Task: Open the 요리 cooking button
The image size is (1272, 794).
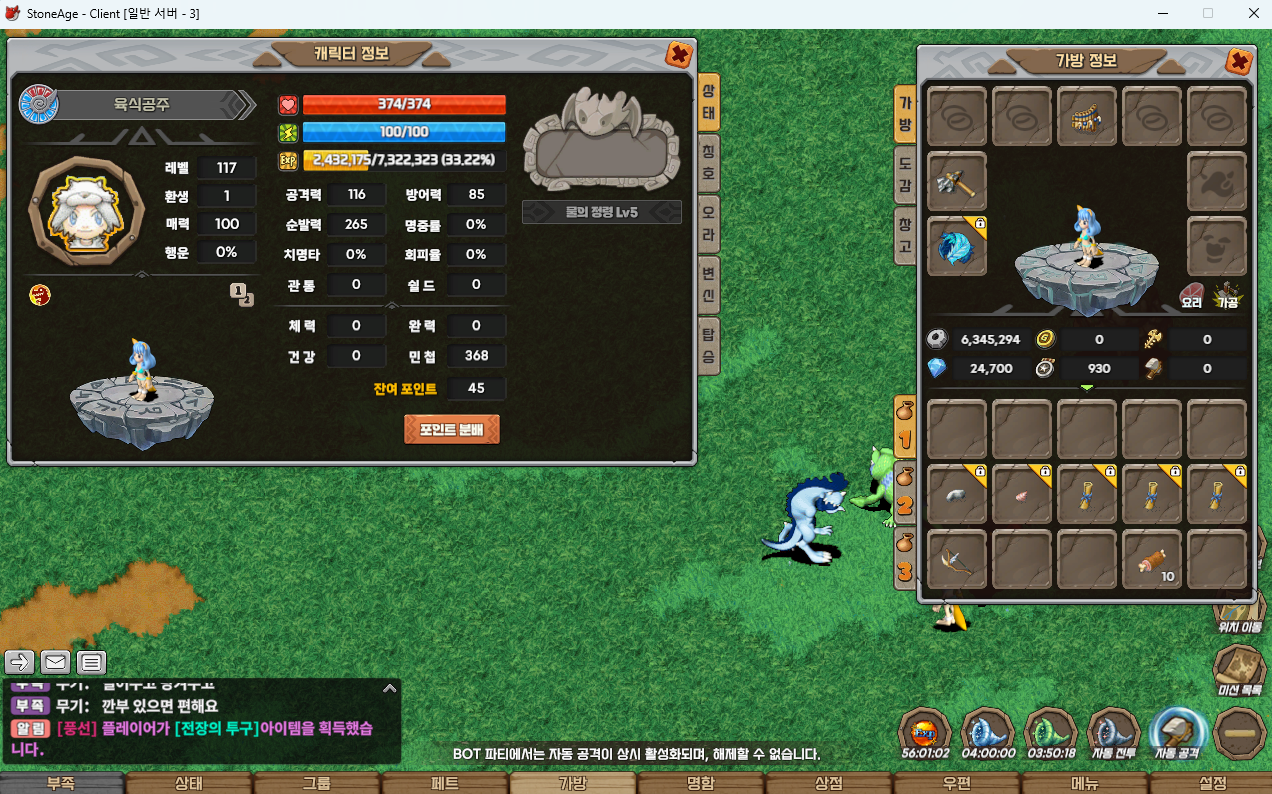Action: tap(1191, 295)
